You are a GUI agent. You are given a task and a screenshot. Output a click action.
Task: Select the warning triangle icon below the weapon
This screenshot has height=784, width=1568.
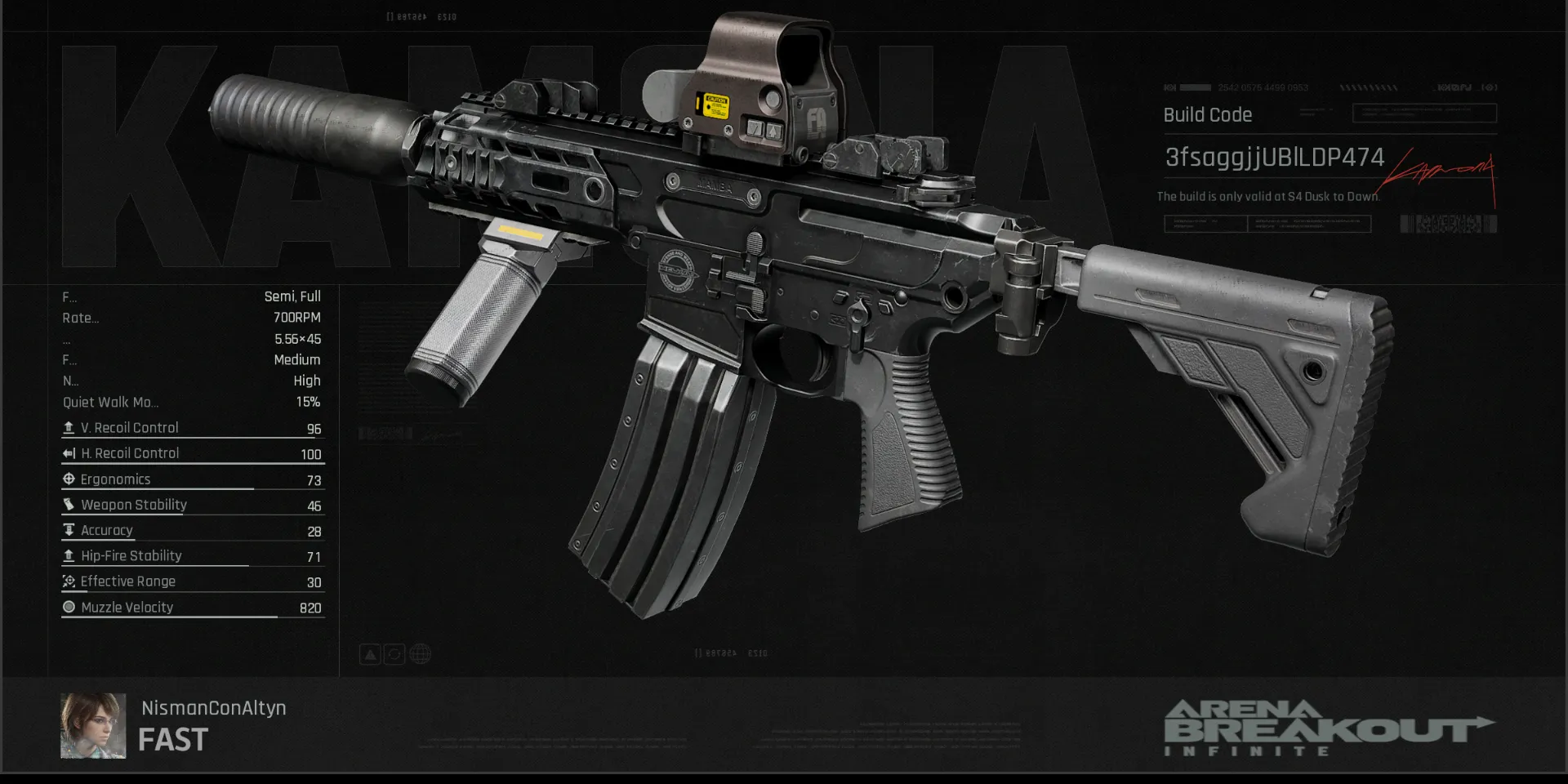point(369,653)
